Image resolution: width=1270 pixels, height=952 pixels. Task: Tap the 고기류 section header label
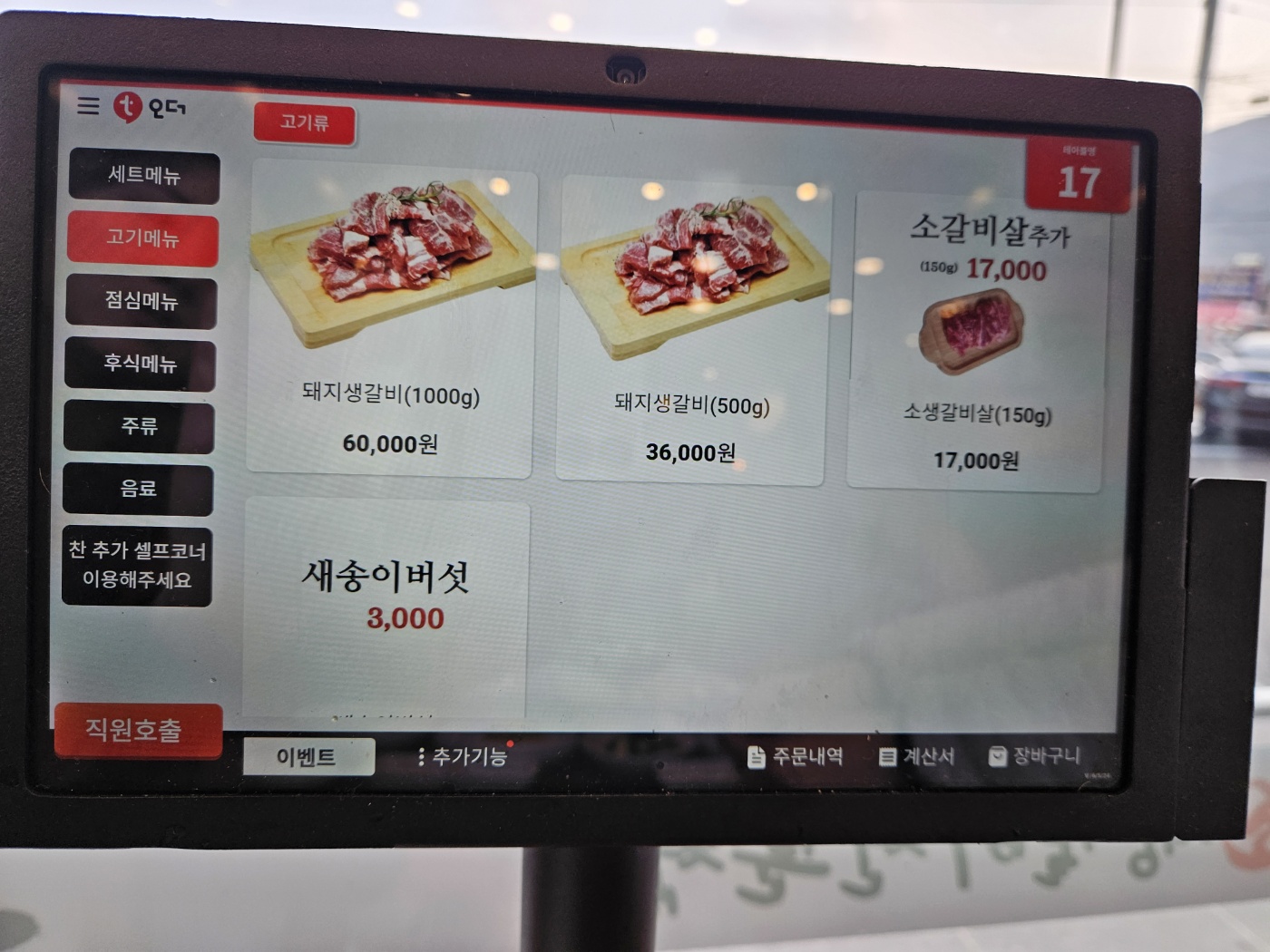[x=307, y=123]
